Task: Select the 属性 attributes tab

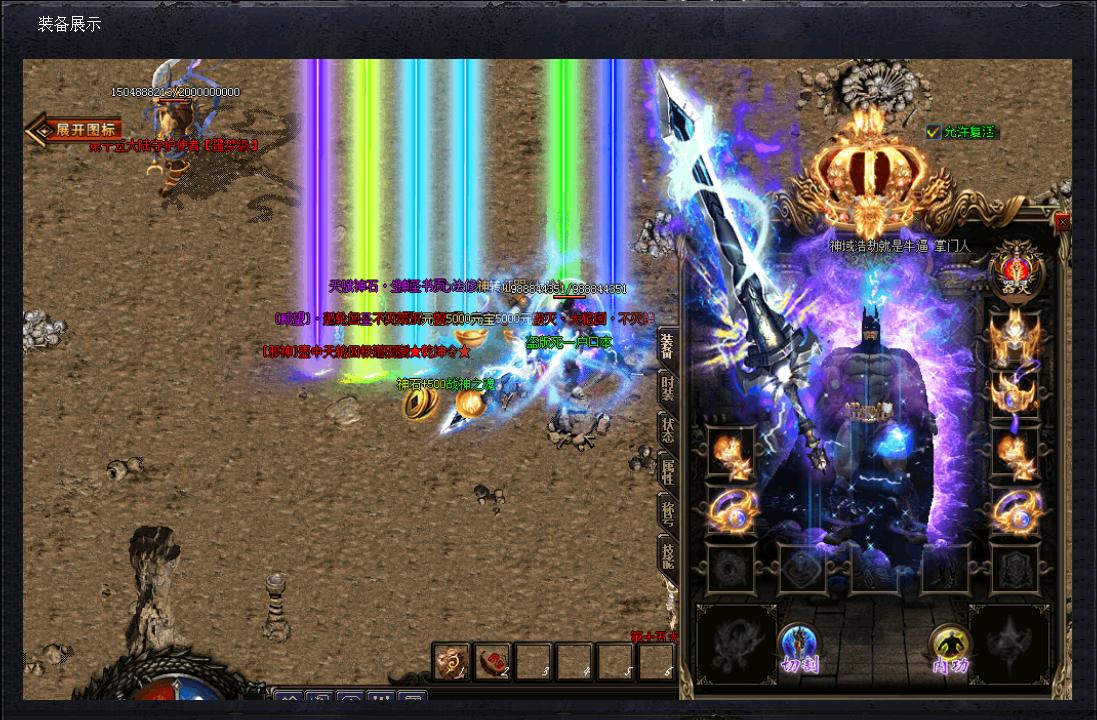Action: (x=666, y=470)
